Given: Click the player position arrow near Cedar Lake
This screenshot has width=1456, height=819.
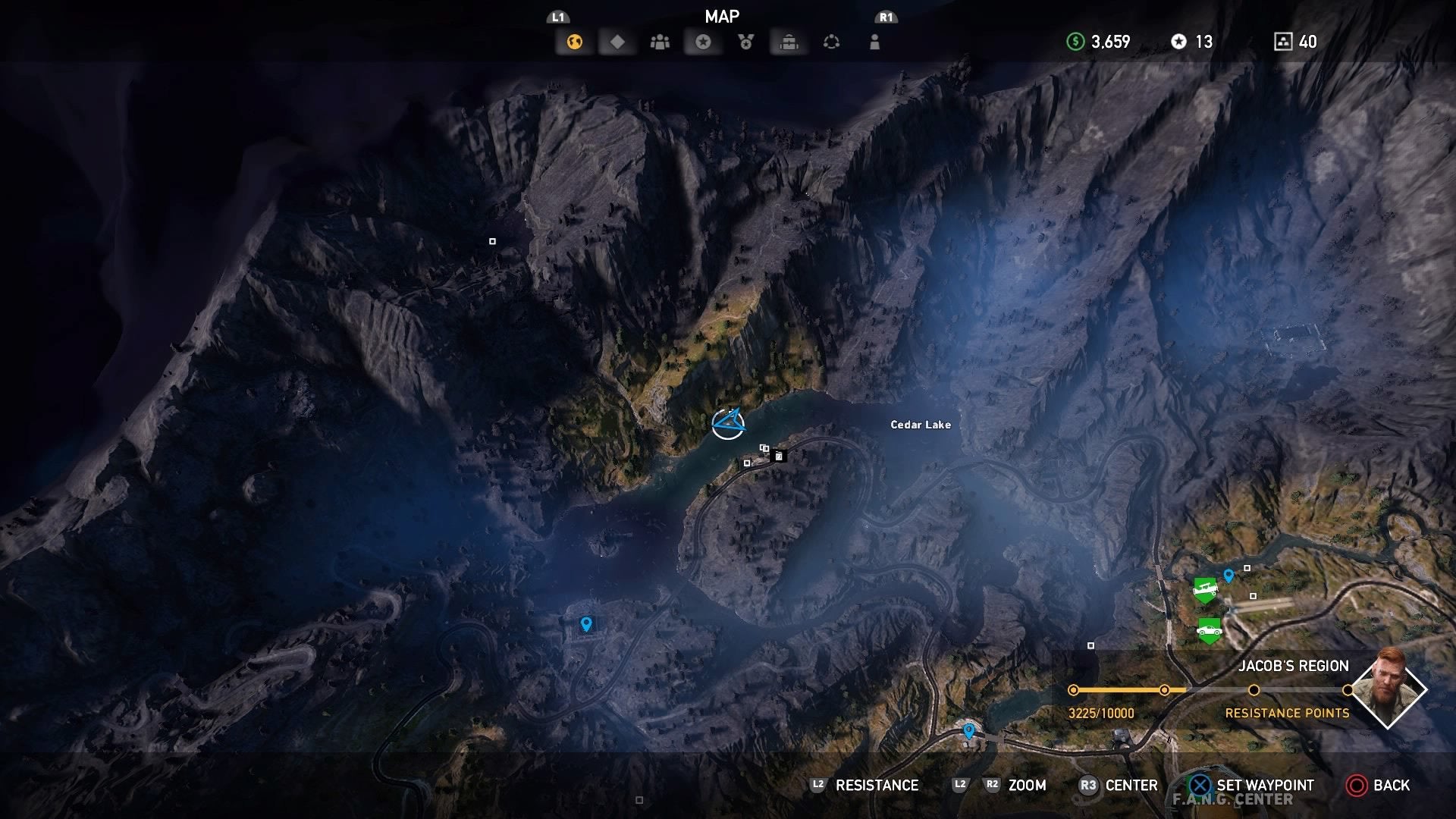Looking at the screenshot, I should [730, 423].
